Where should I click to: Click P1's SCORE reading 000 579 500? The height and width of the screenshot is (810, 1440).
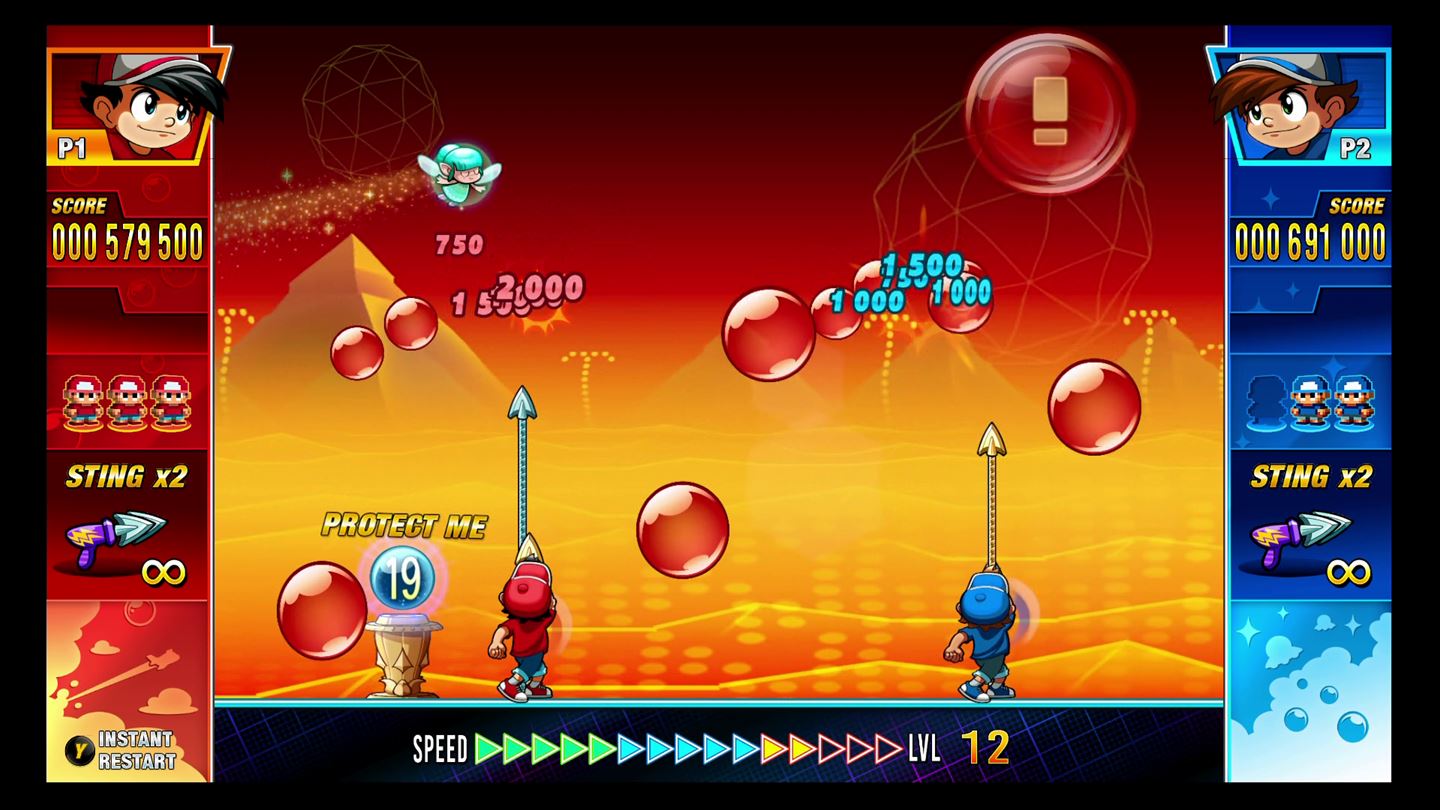click(127, 240)
